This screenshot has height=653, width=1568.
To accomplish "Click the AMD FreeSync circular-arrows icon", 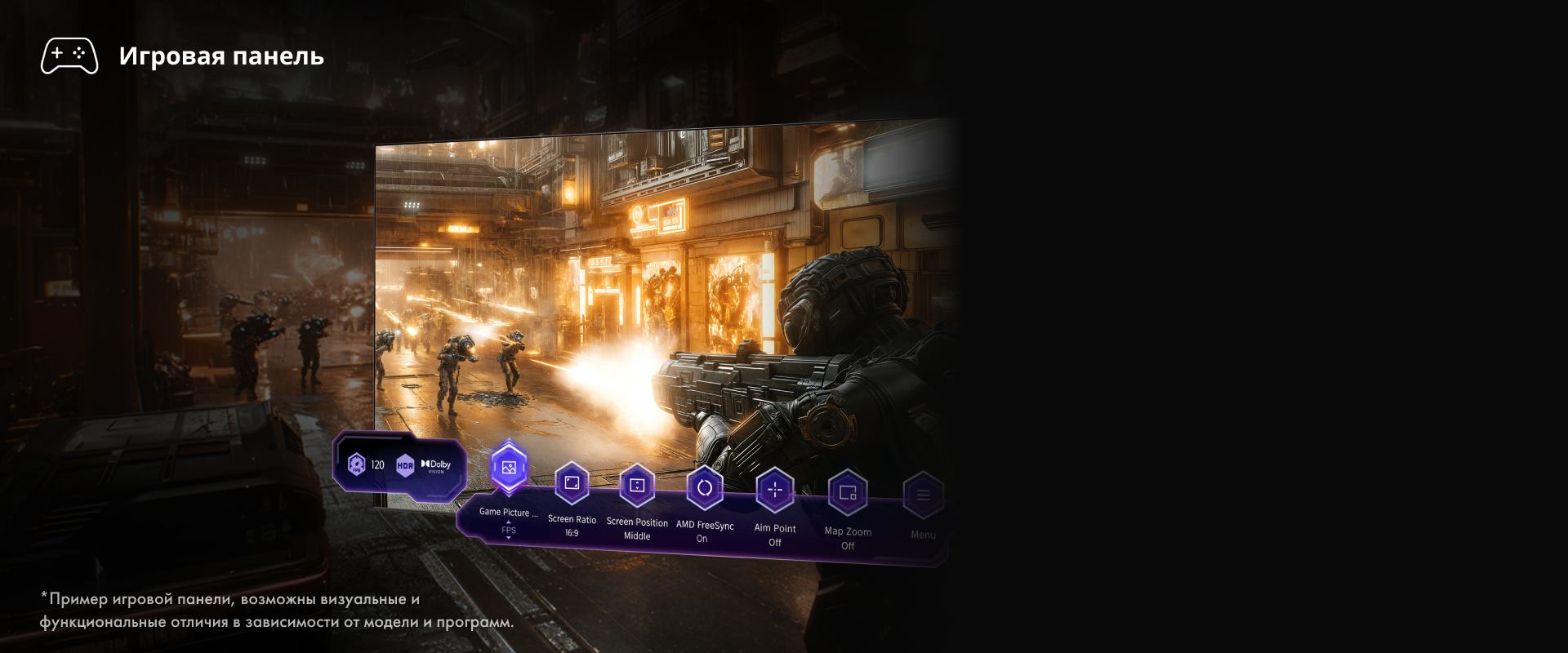I will click(x=706, y=487).
